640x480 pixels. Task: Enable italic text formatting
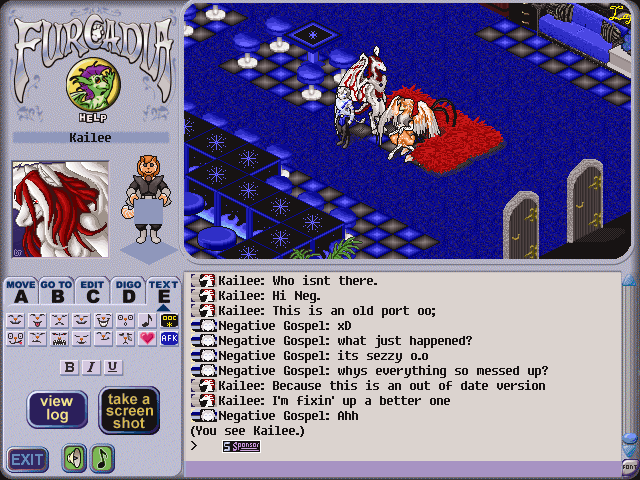pos(91,367)
